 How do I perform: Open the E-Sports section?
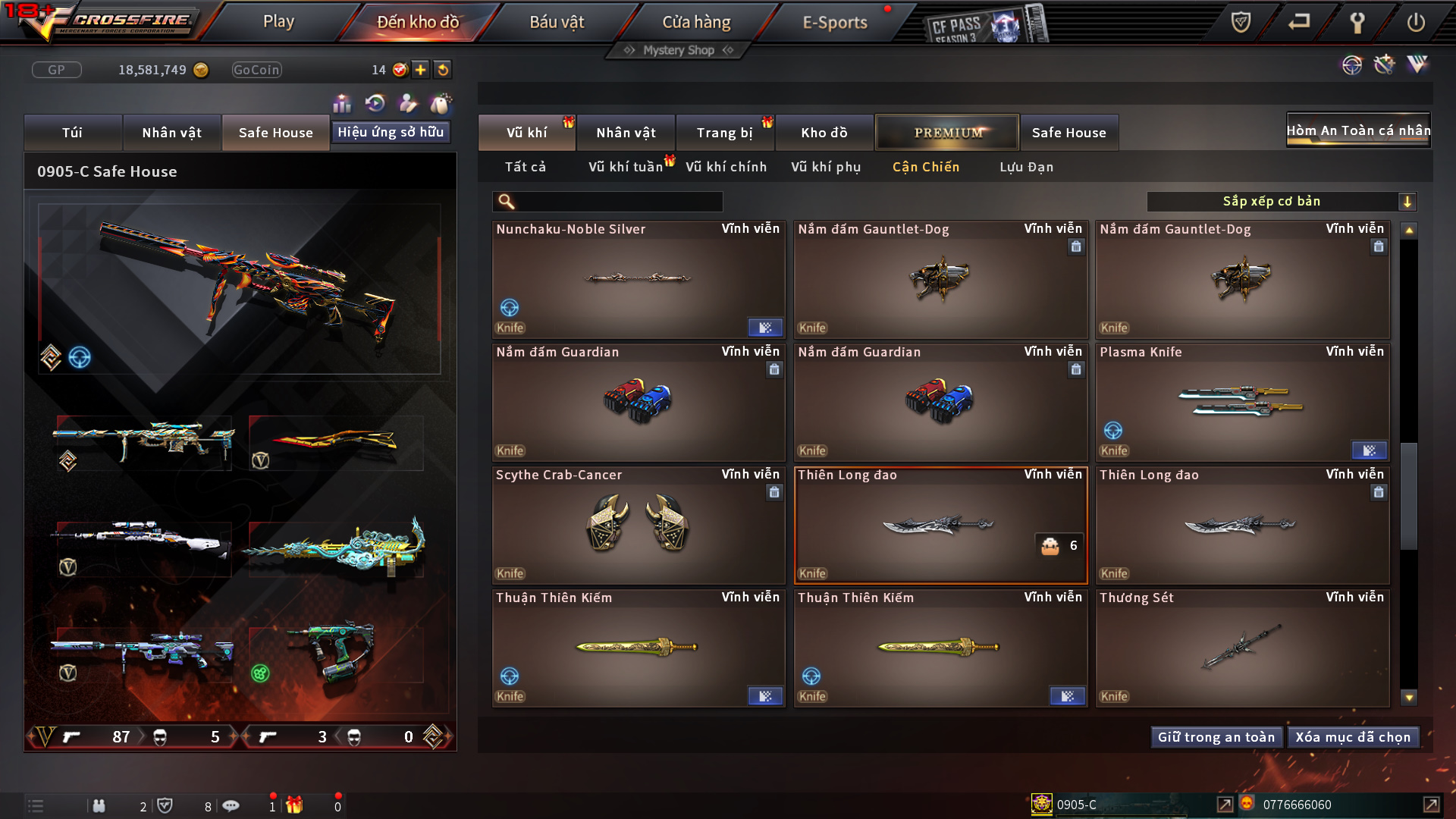click(834, 22)
